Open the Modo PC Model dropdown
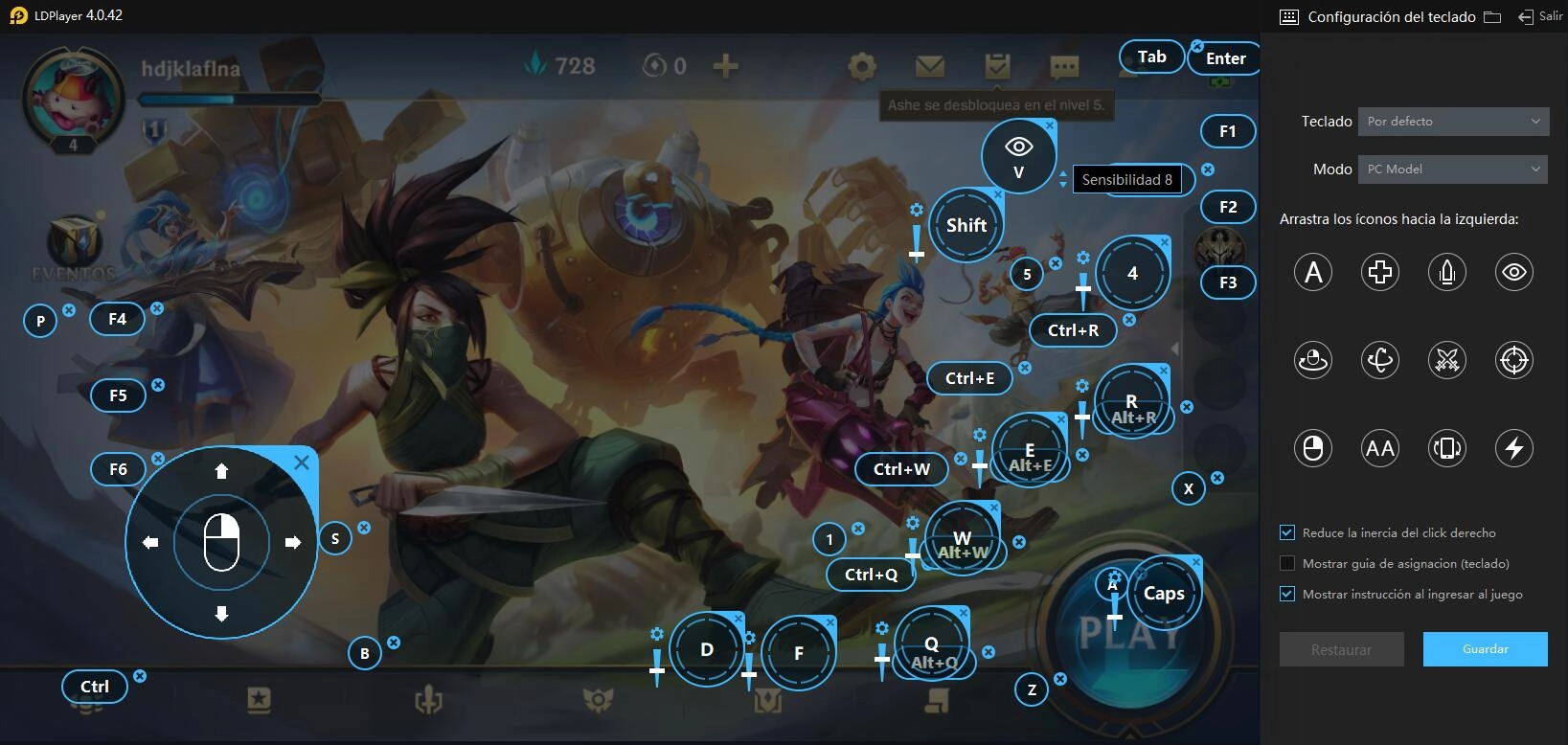The height and width of the screenshot is (745, 1568). [1451, 169]
